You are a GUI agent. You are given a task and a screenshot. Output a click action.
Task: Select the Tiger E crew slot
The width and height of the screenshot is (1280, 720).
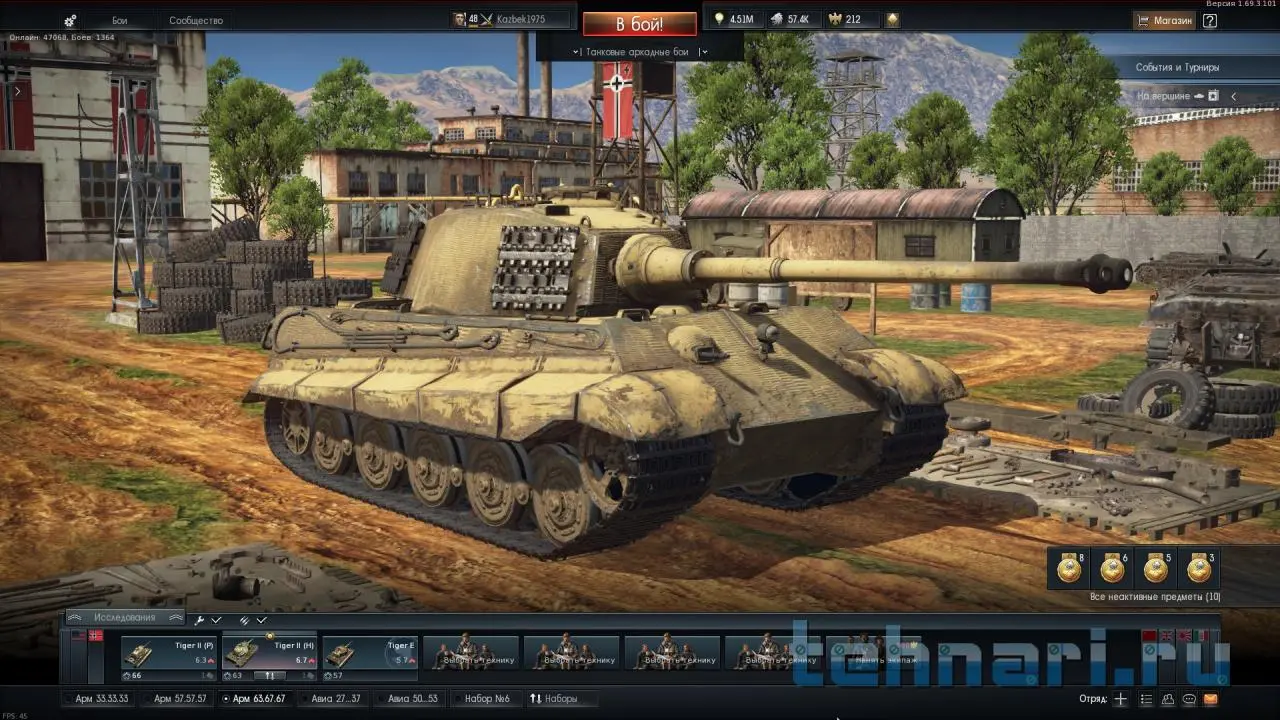[x=369, y=653]
